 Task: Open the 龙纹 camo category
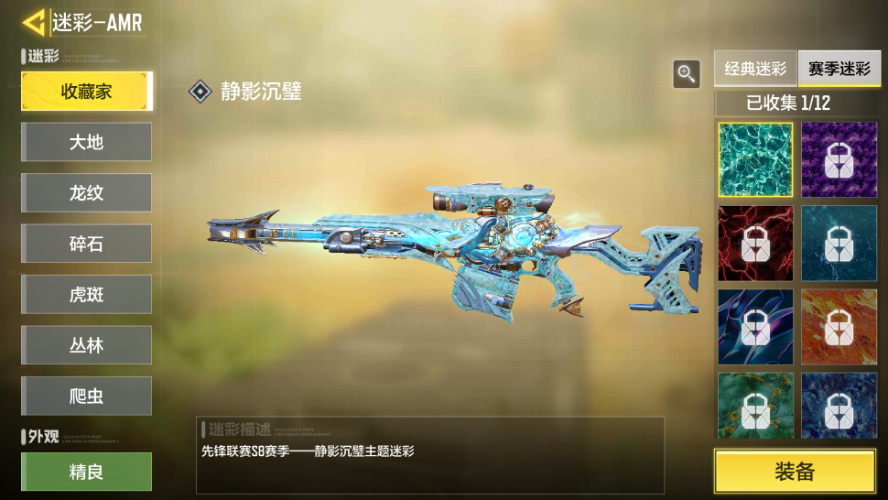(x=86, y=193)
